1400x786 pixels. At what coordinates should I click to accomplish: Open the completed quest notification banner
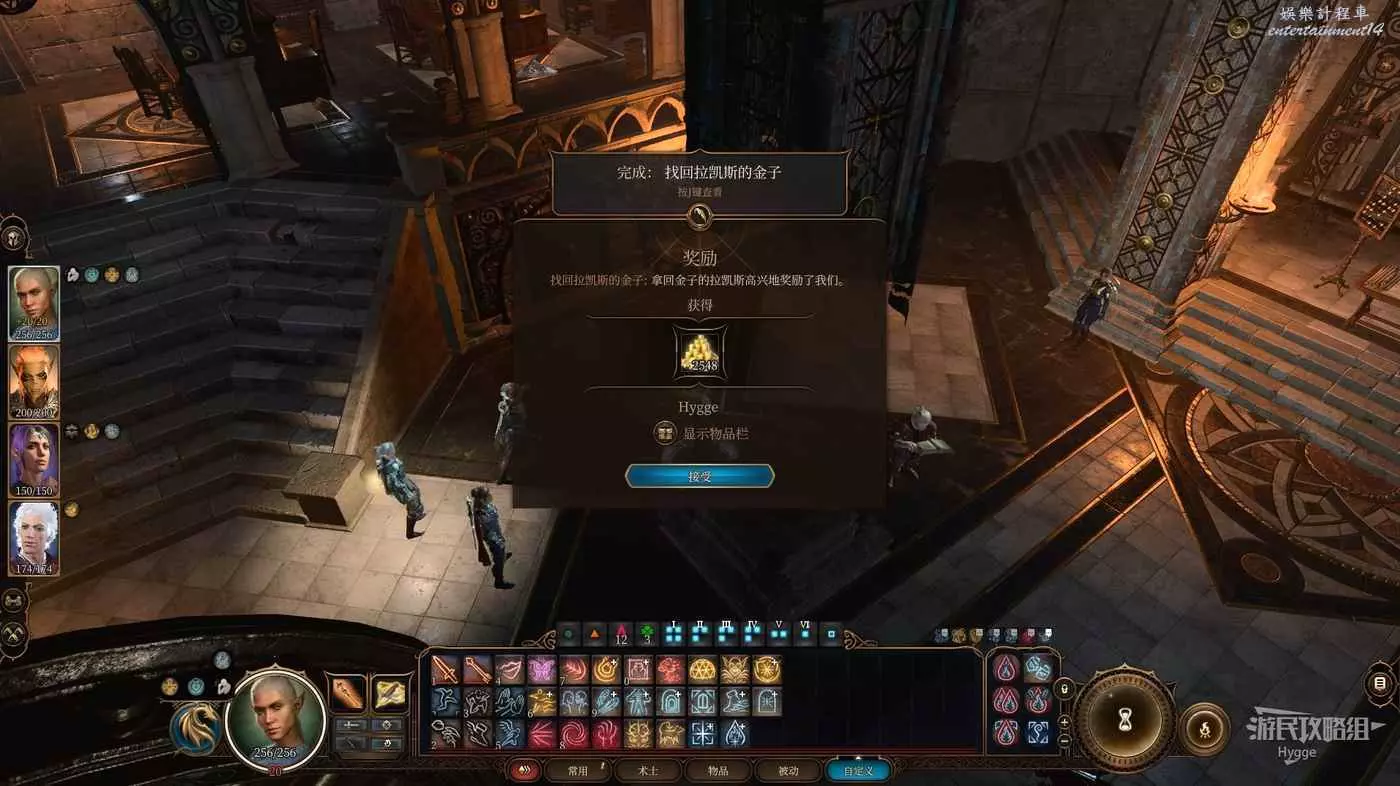(699, 181)
